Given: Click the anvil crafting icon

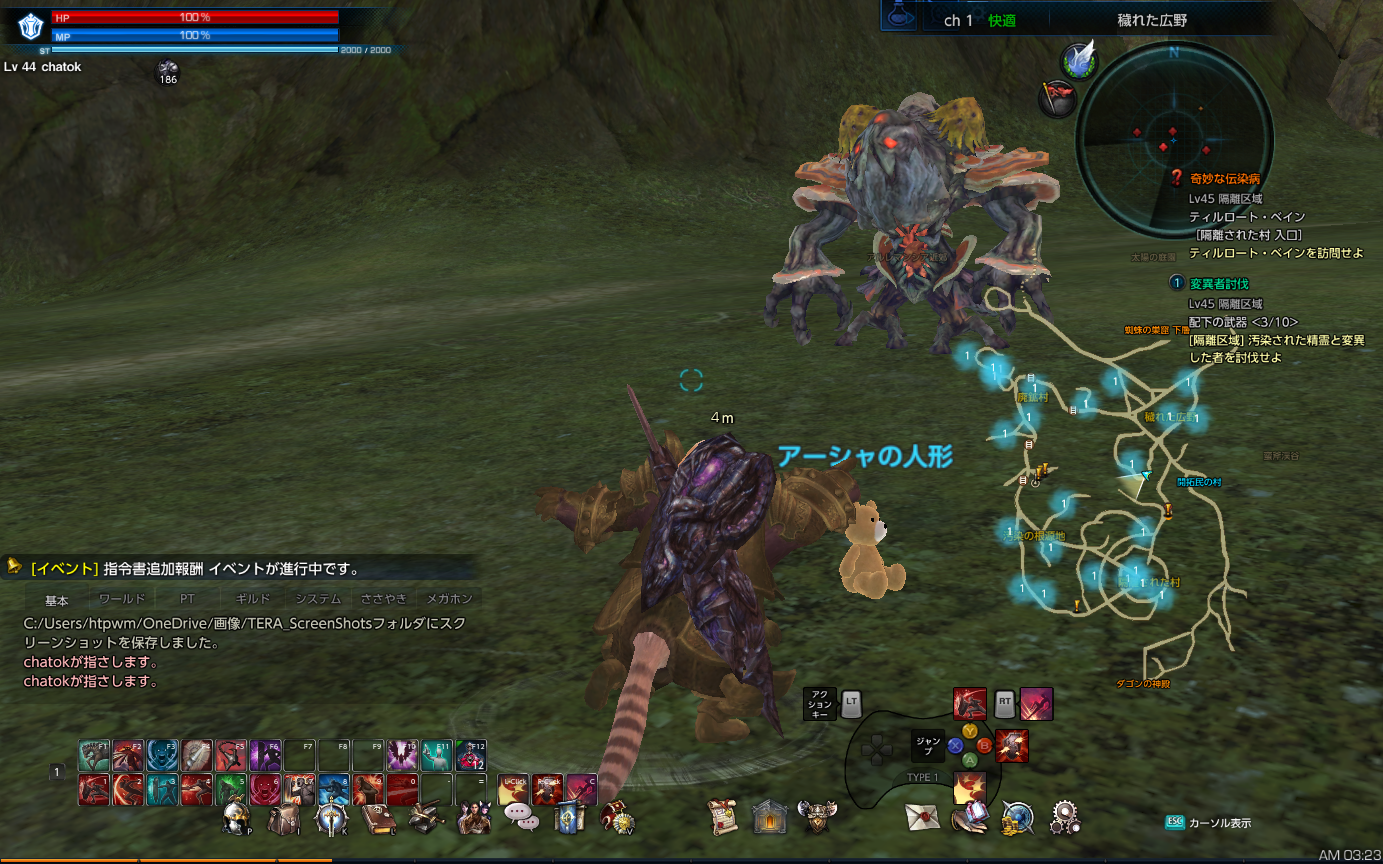Looking at the screenshot, I should click(425, 818).
